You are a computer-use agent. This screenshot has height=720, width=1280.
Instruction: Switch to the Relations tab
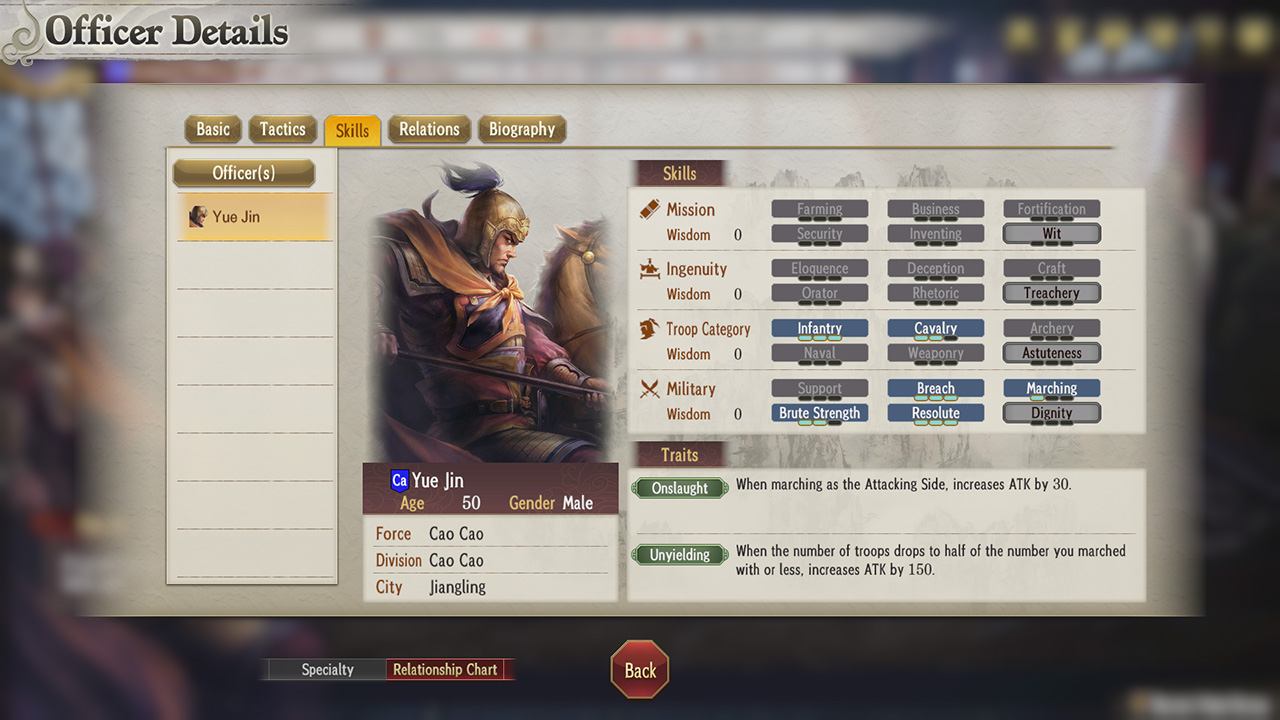click(x=429, y=129)
